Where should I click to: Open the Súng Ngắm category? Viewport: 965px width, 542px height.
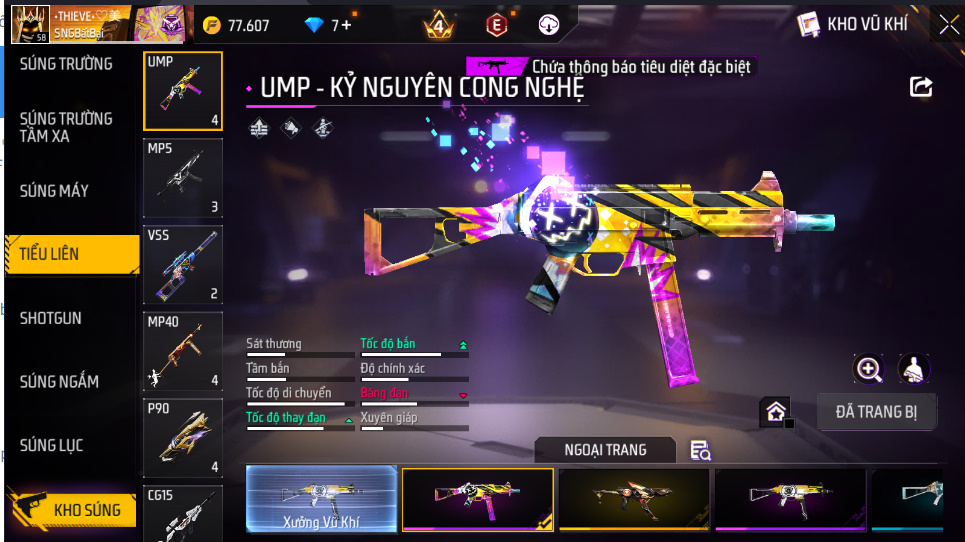point(59,382)
